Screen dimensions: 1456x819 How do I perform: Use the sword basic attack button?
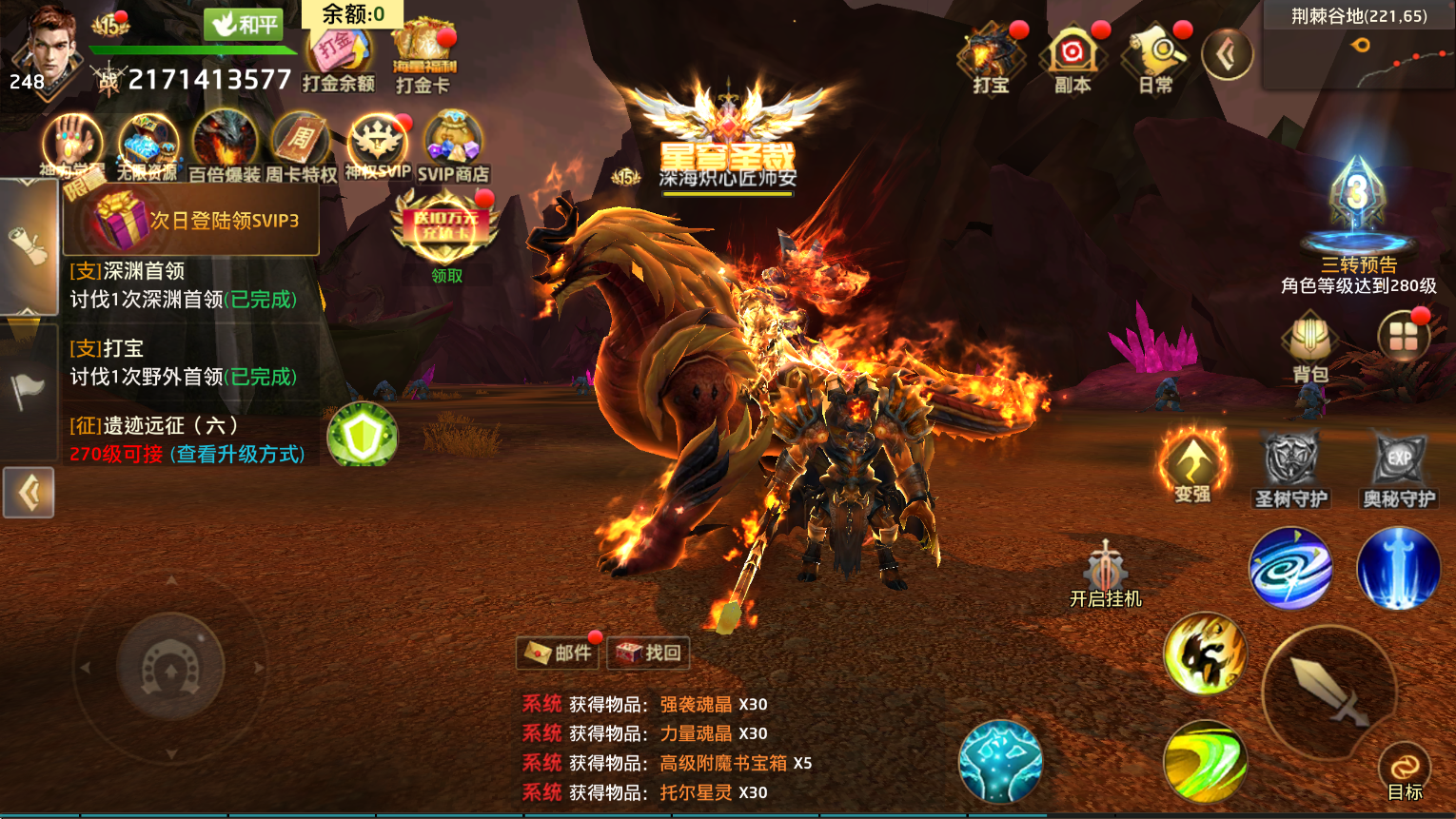(1329, 692)
